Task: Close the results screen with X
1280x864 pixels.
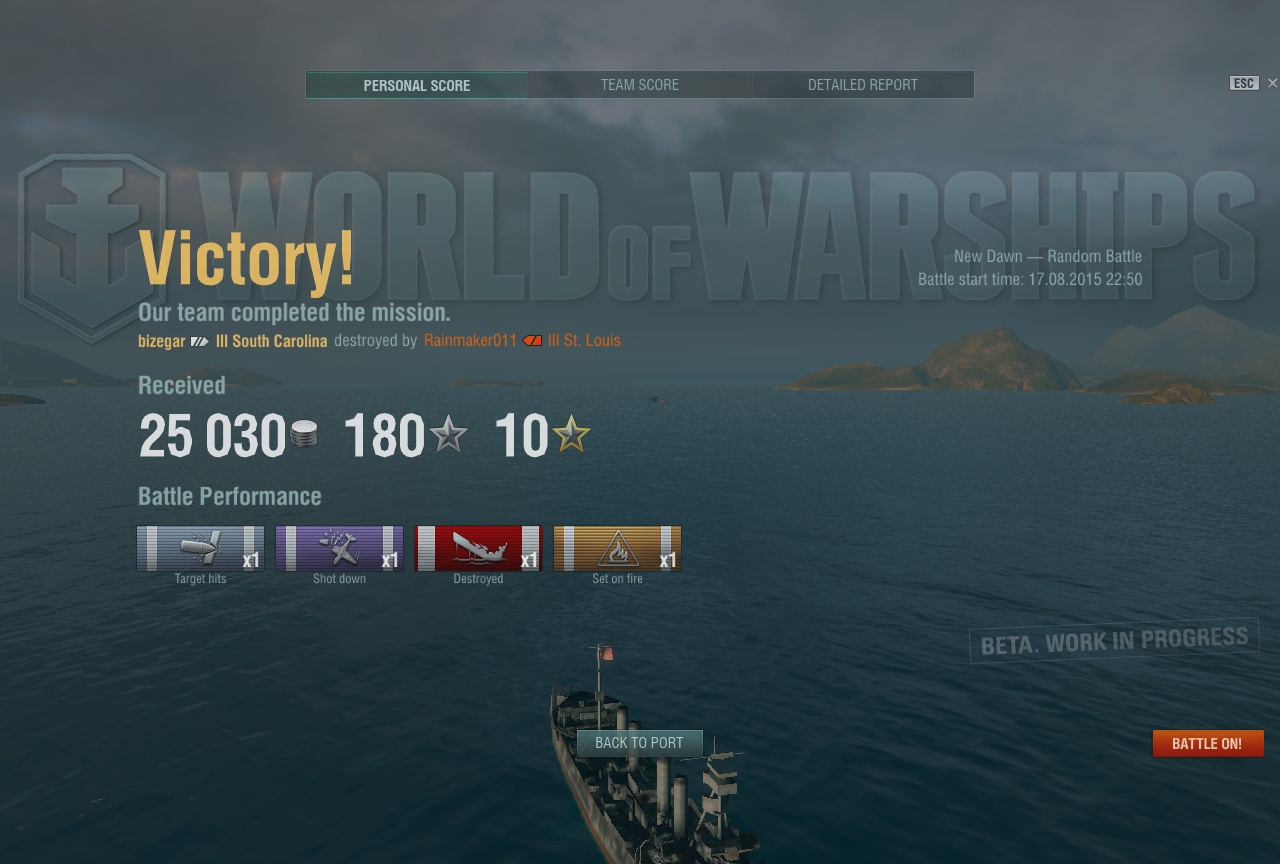Action: [1272, 83]
